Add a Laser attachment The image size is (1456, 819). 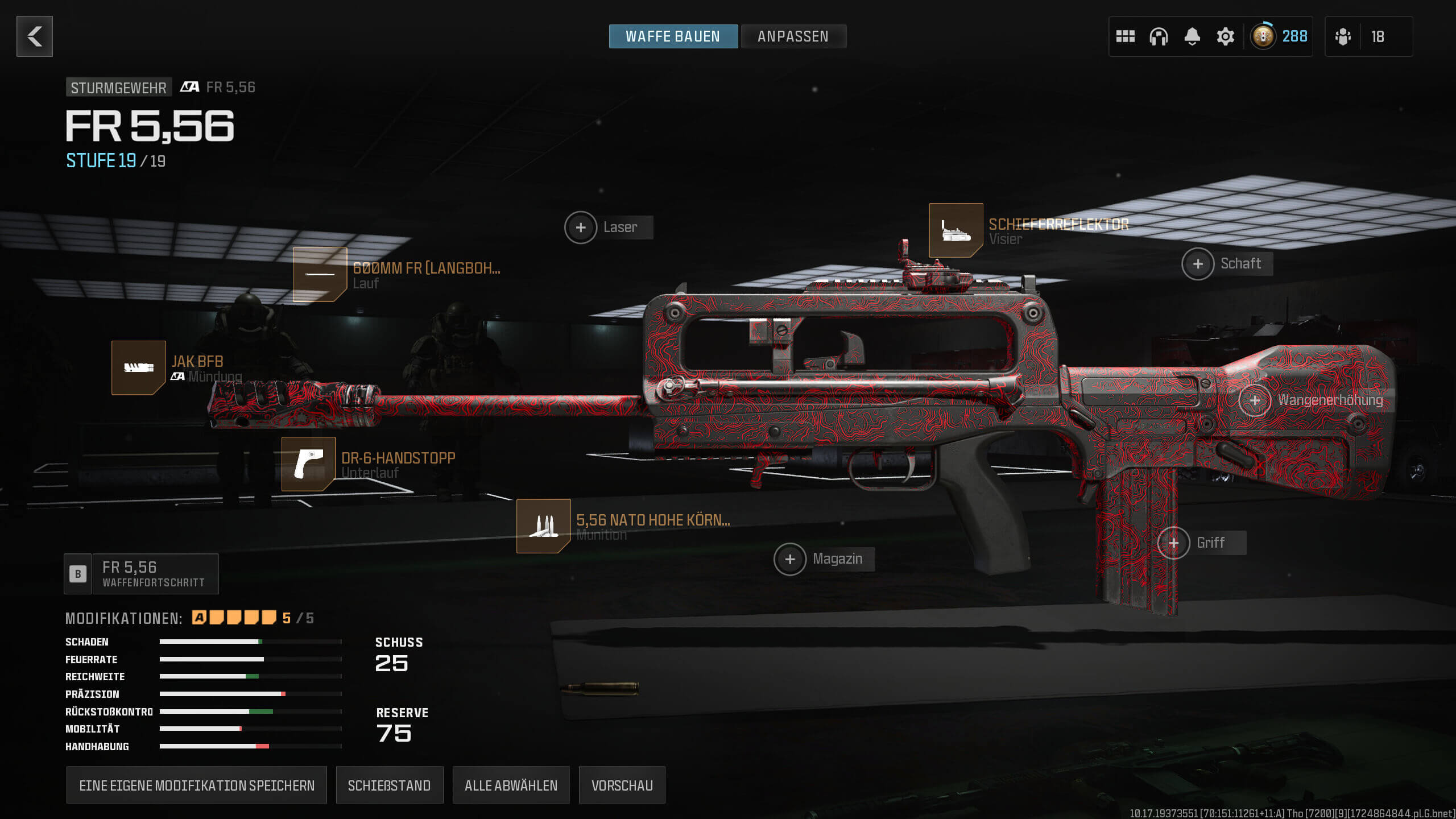coord(581,227)
